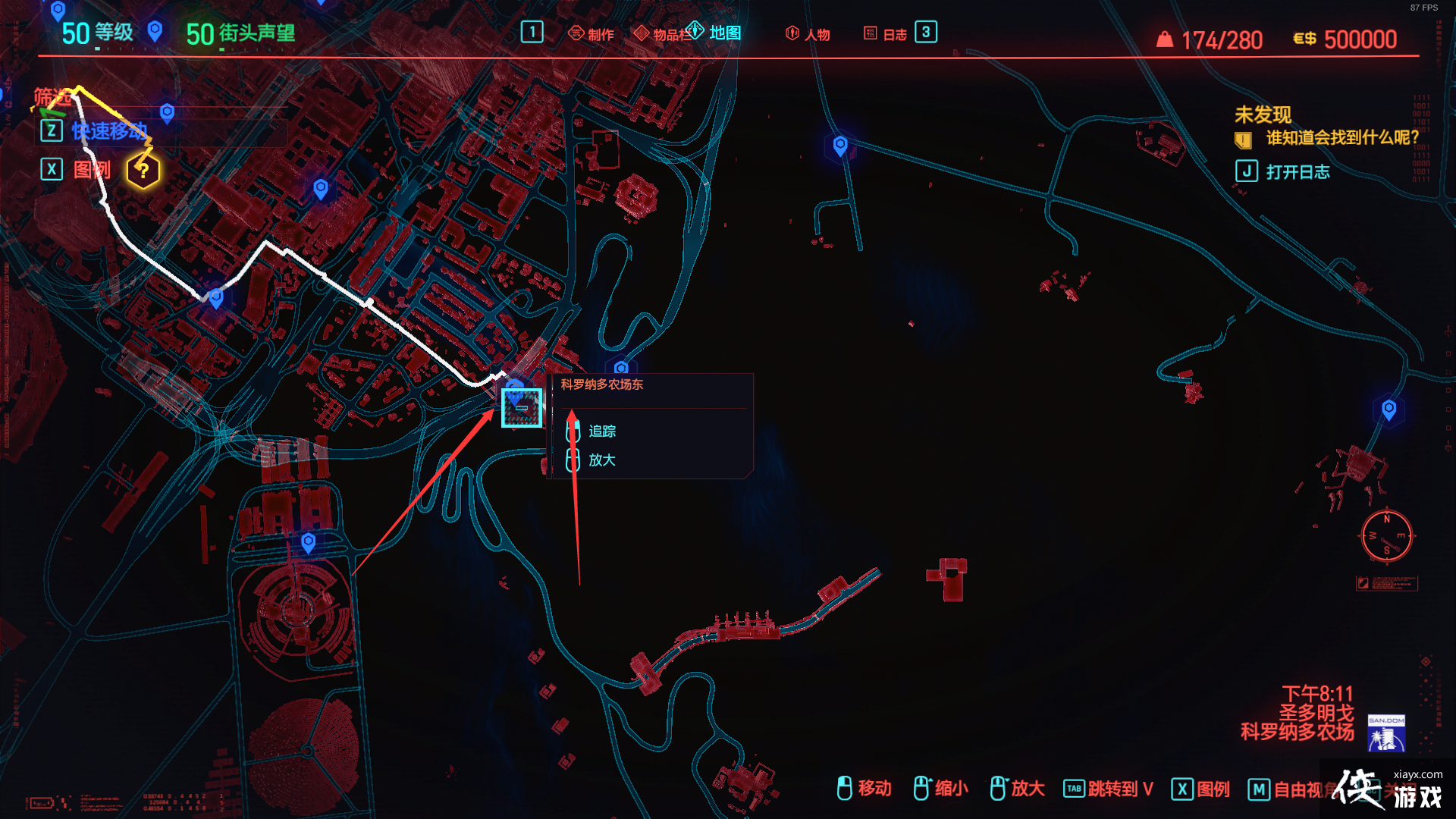Toggle the 快速移动 filter entry

coord(109,131)
